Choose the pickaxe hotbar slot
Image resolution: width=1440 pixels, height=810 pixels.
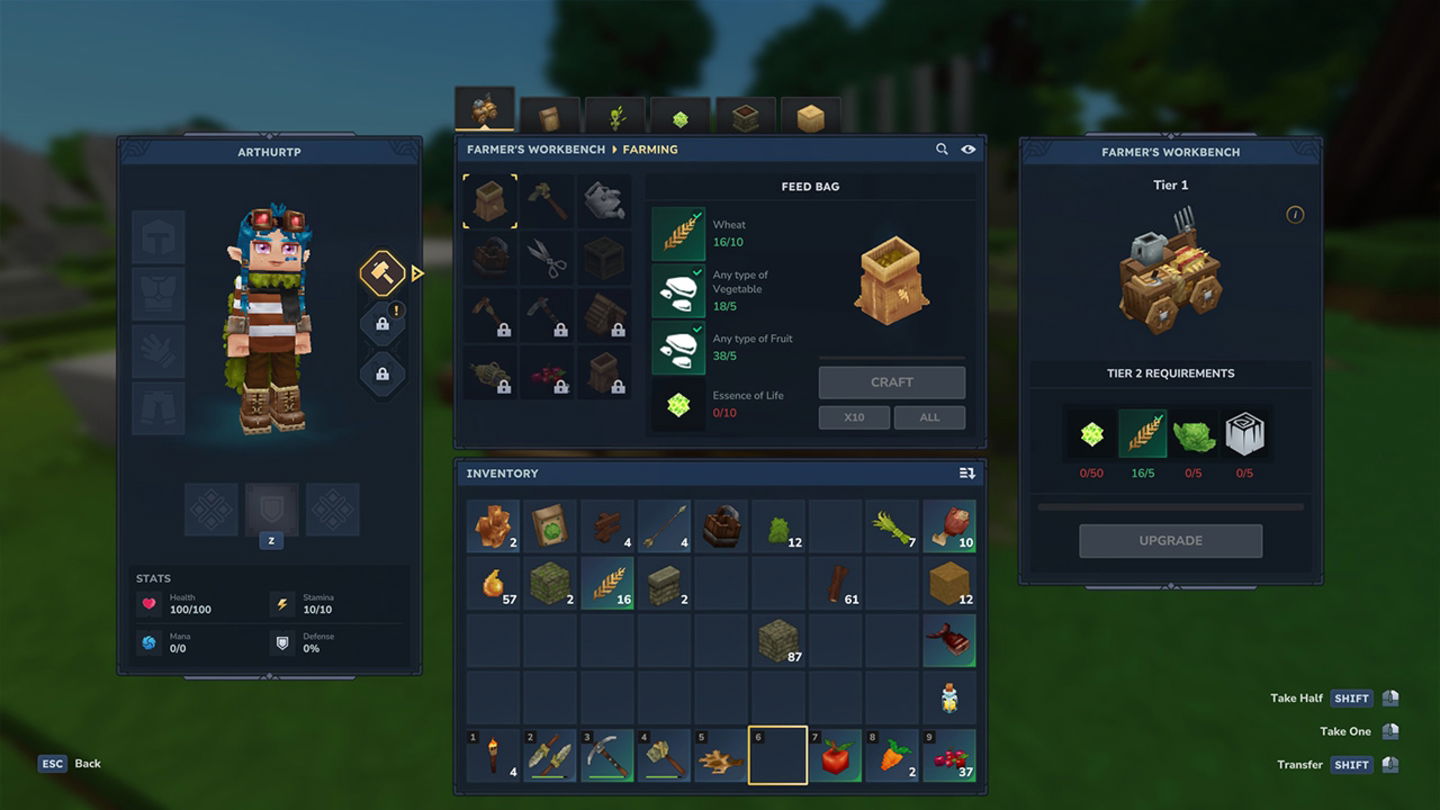[607, 757]
